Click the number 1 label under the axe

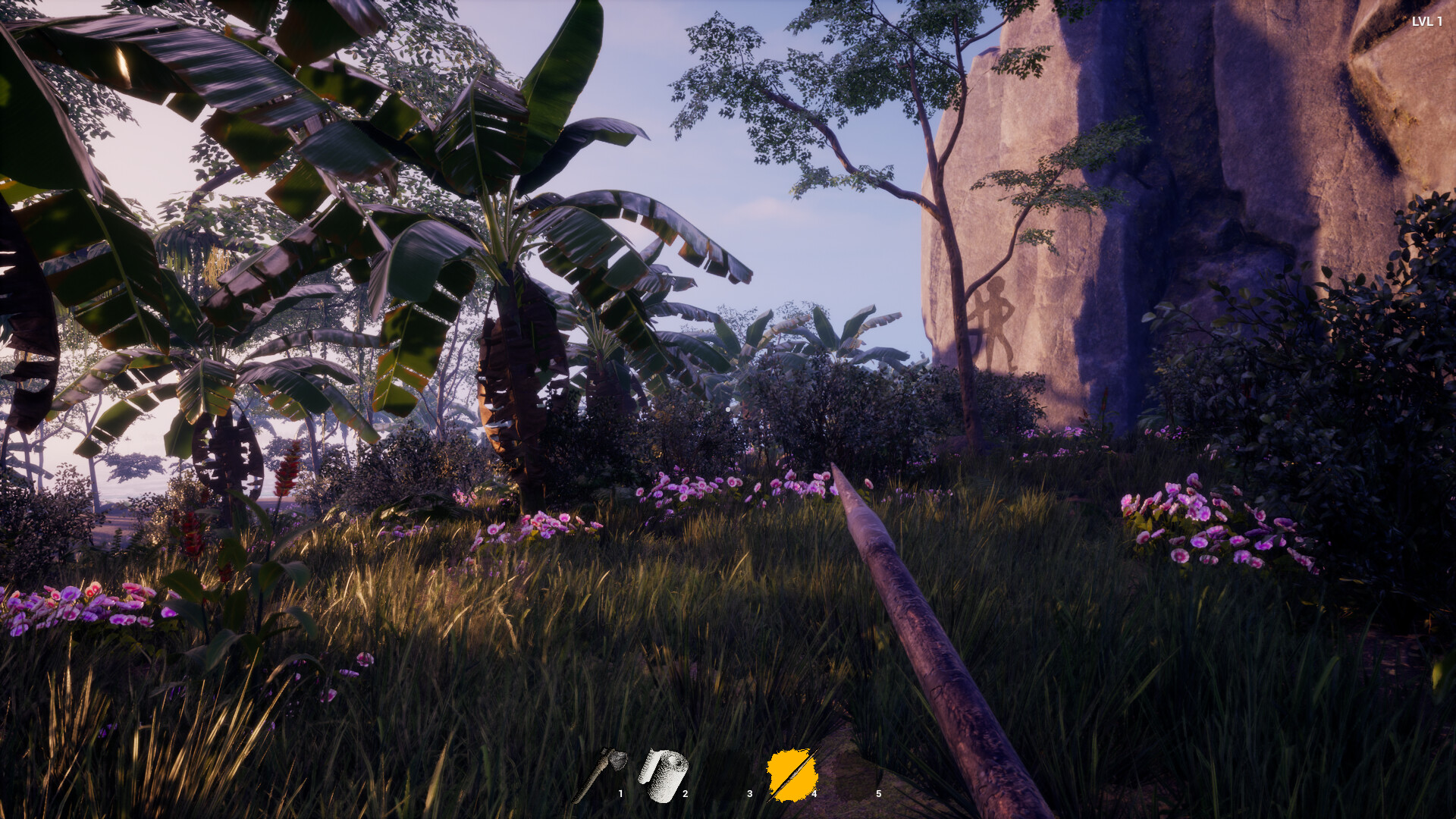point(622,795)
